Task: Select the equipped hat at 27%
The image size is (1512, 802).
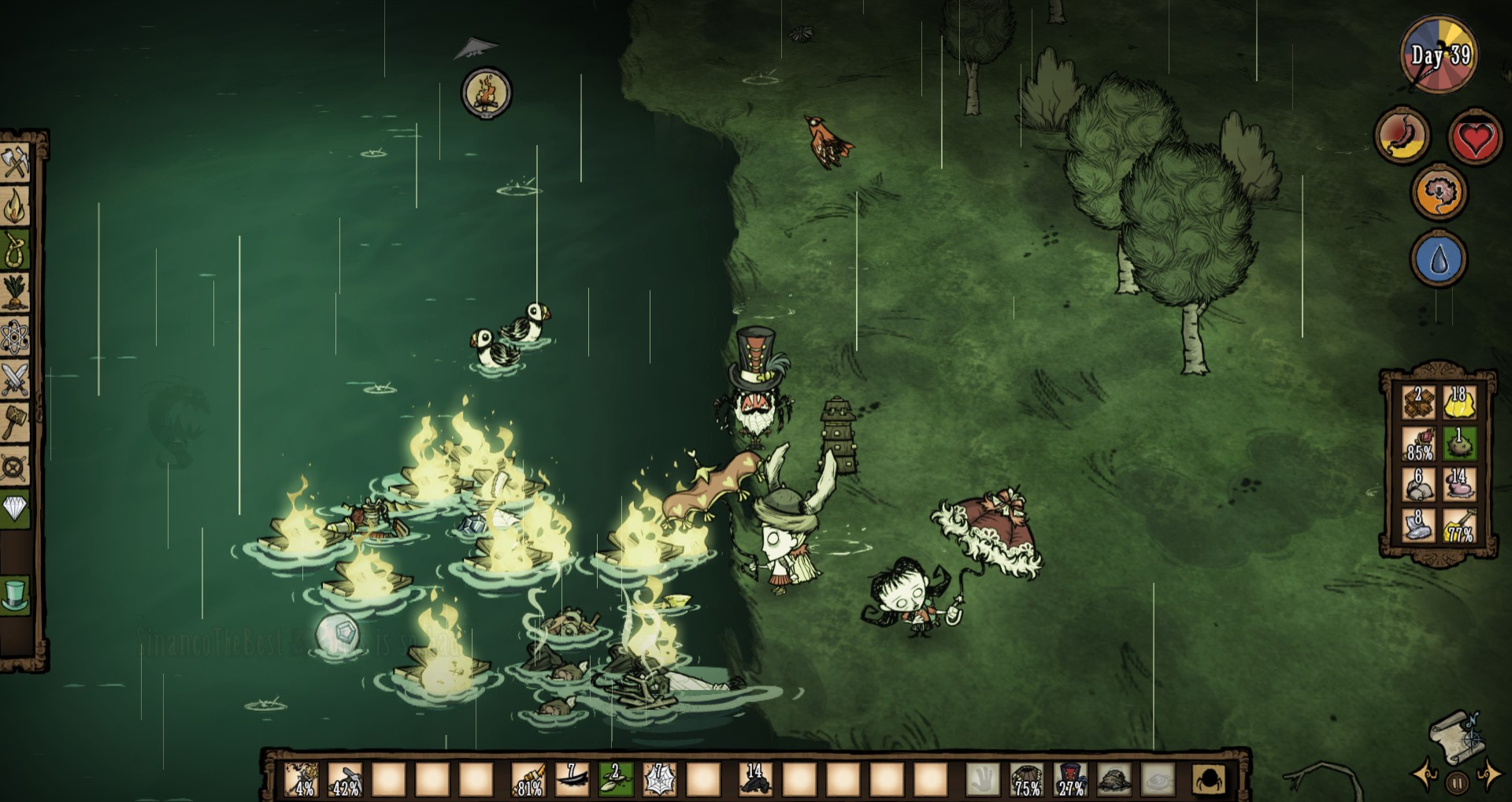Action: tap(1071, 779)
